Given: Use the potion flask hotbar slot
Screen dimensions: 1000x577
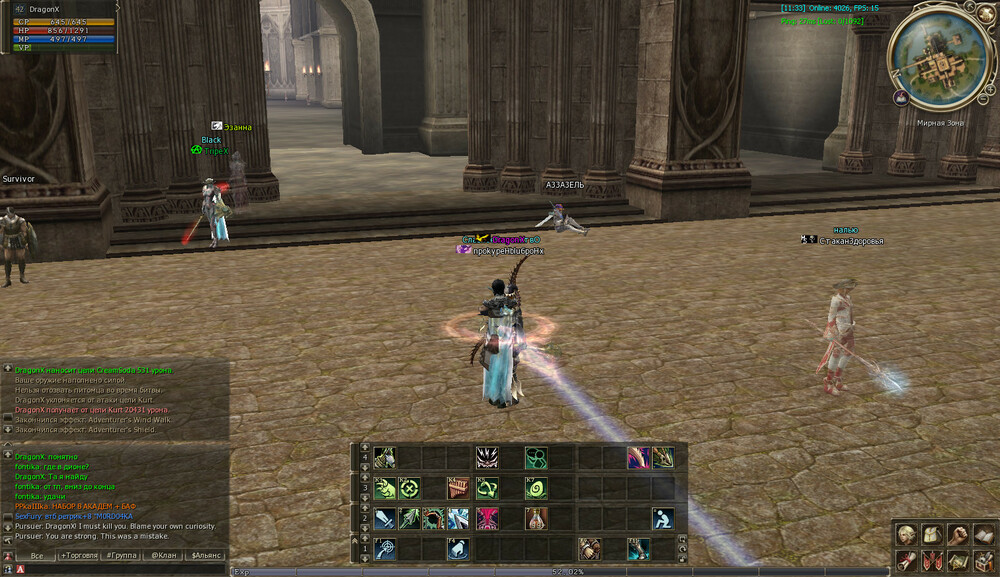Looking at the screenshot, I should [536, 519].
